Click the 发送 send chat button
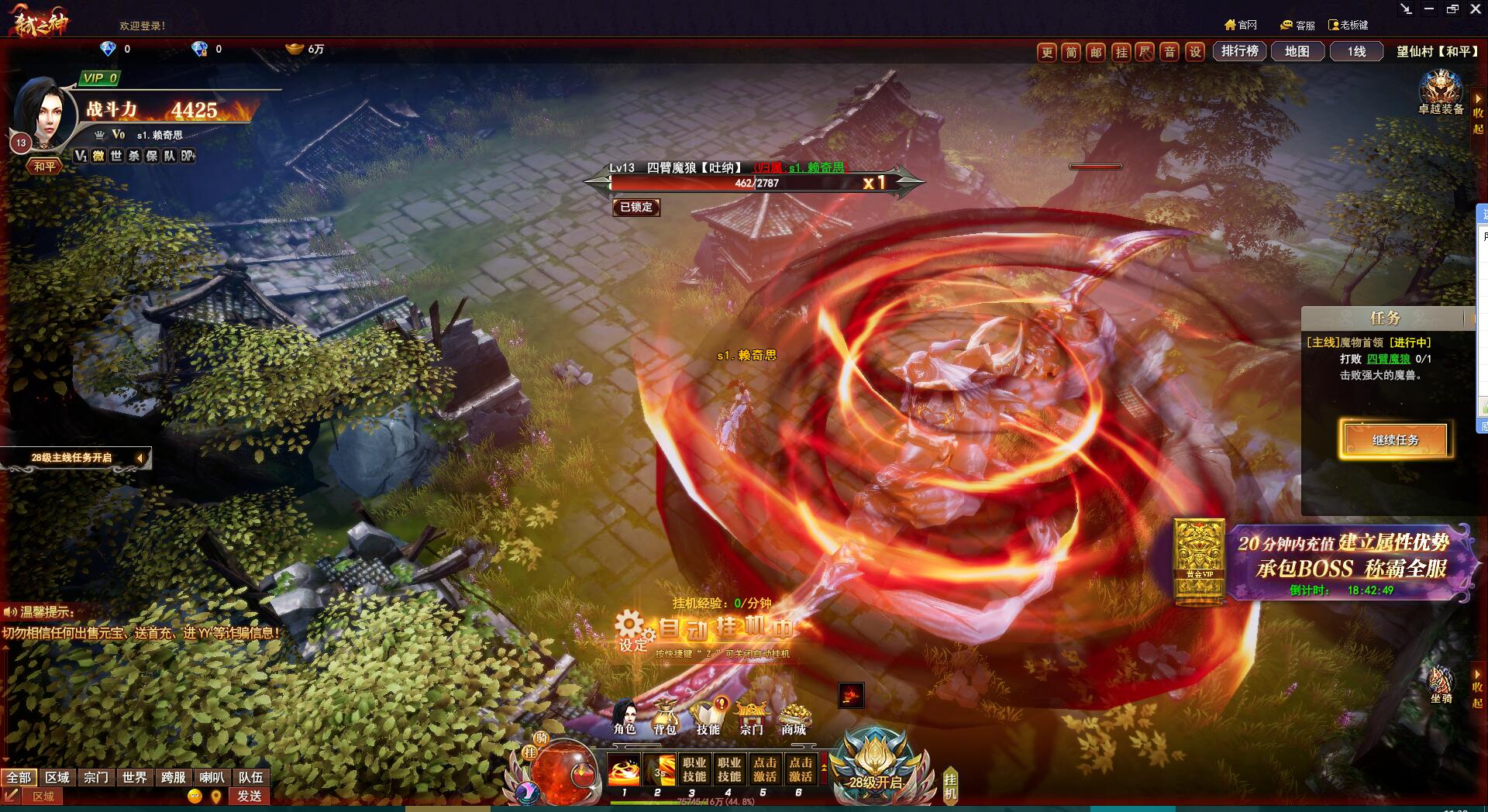The height and width of the screenshot is (812, 1488). click(x=250, y=796)
